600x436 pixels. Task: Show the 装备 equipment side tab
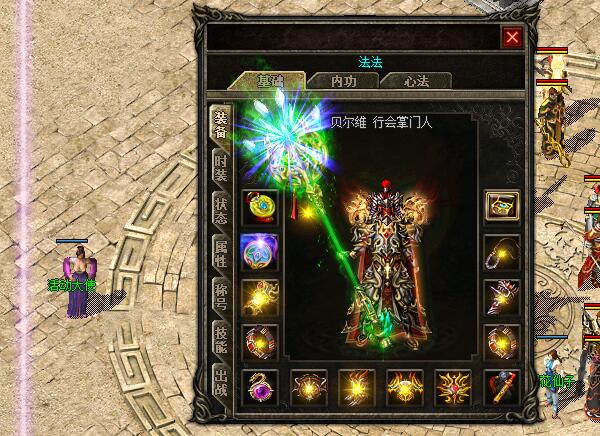220,125
